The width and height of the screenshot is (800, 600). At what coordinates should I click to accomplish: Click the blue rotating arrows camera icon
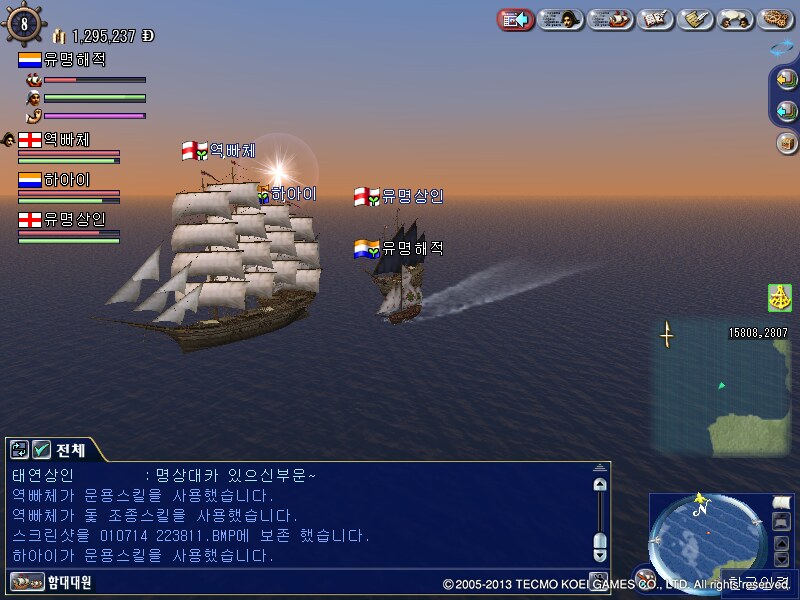coord(782,47)
